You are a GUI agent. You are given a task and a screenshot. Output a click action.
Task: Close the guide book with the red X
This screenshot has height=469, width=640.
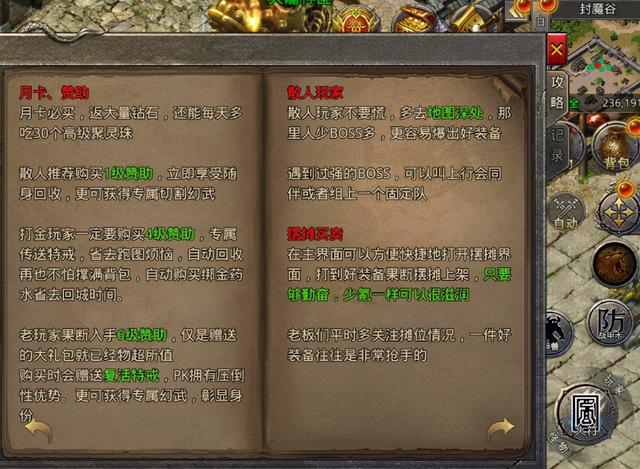click(557, 49)
